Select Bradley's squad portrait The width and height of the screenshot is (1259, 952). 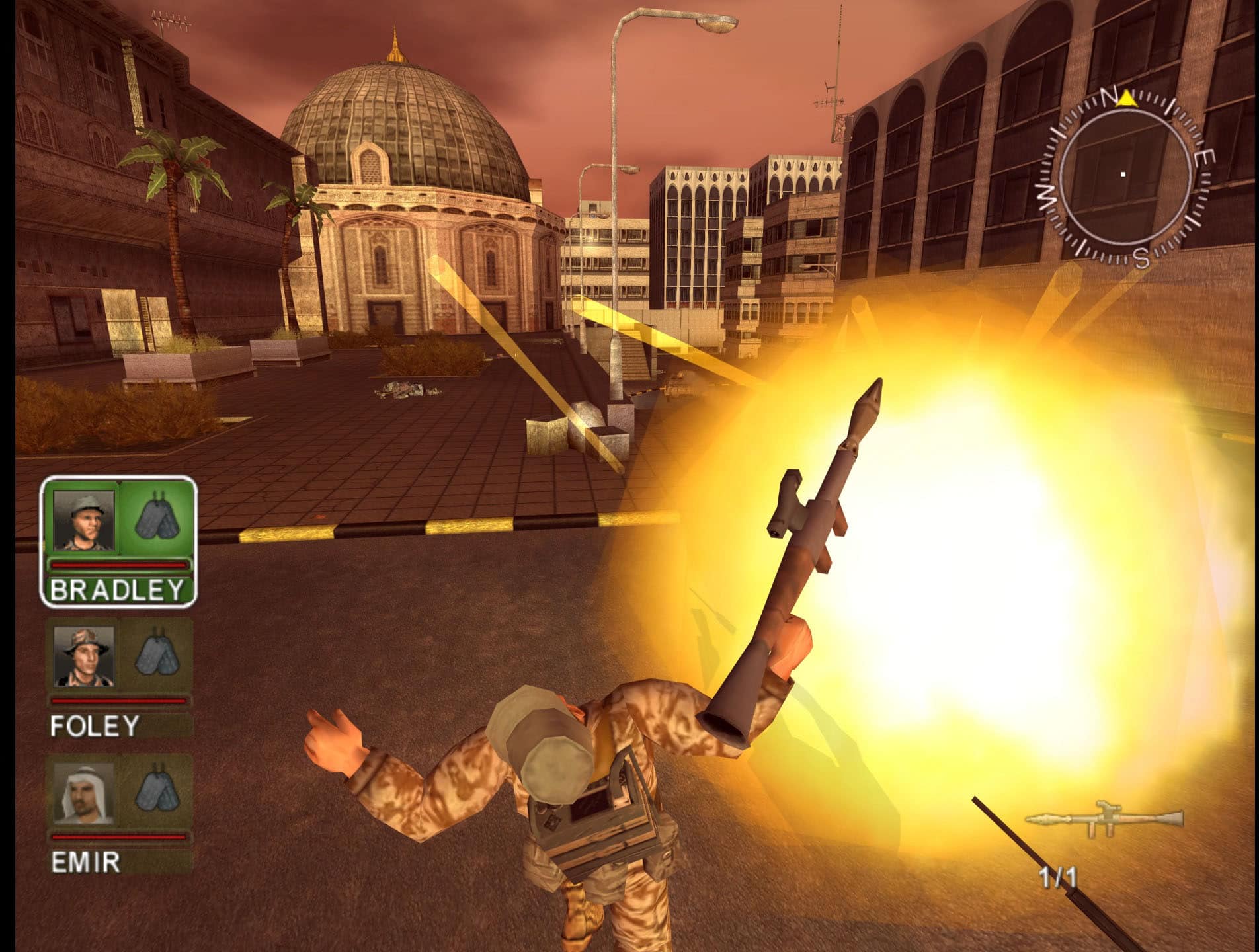point(84,520)
